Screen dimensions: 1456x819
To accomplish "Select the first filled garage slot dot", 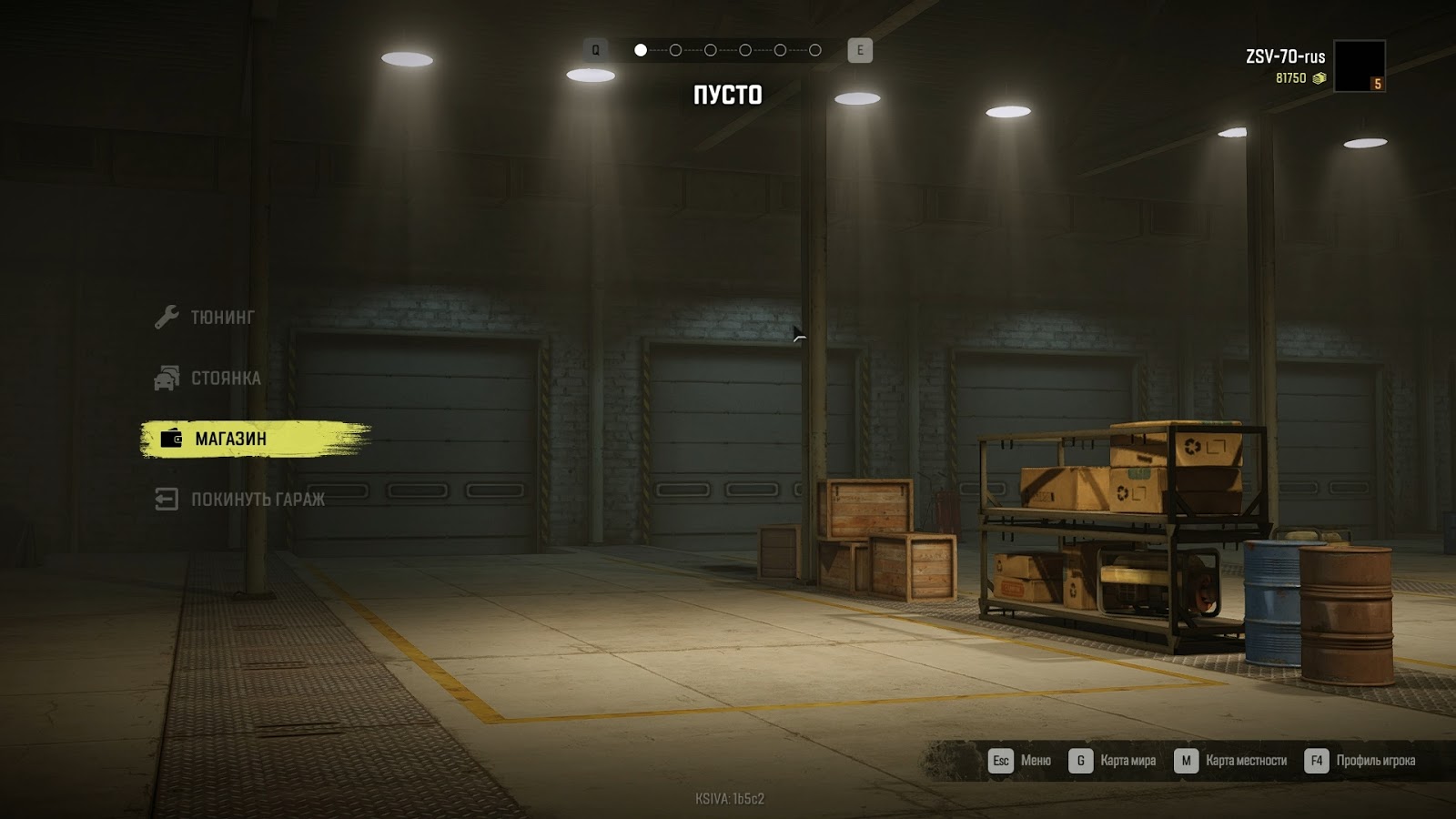I will coord(641,50).
